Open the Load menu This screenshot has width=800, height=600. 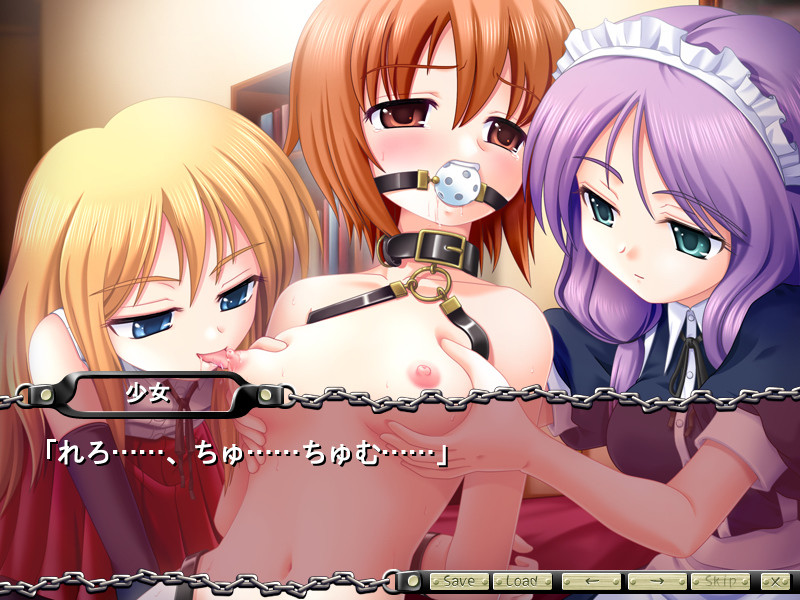[521, 581]
